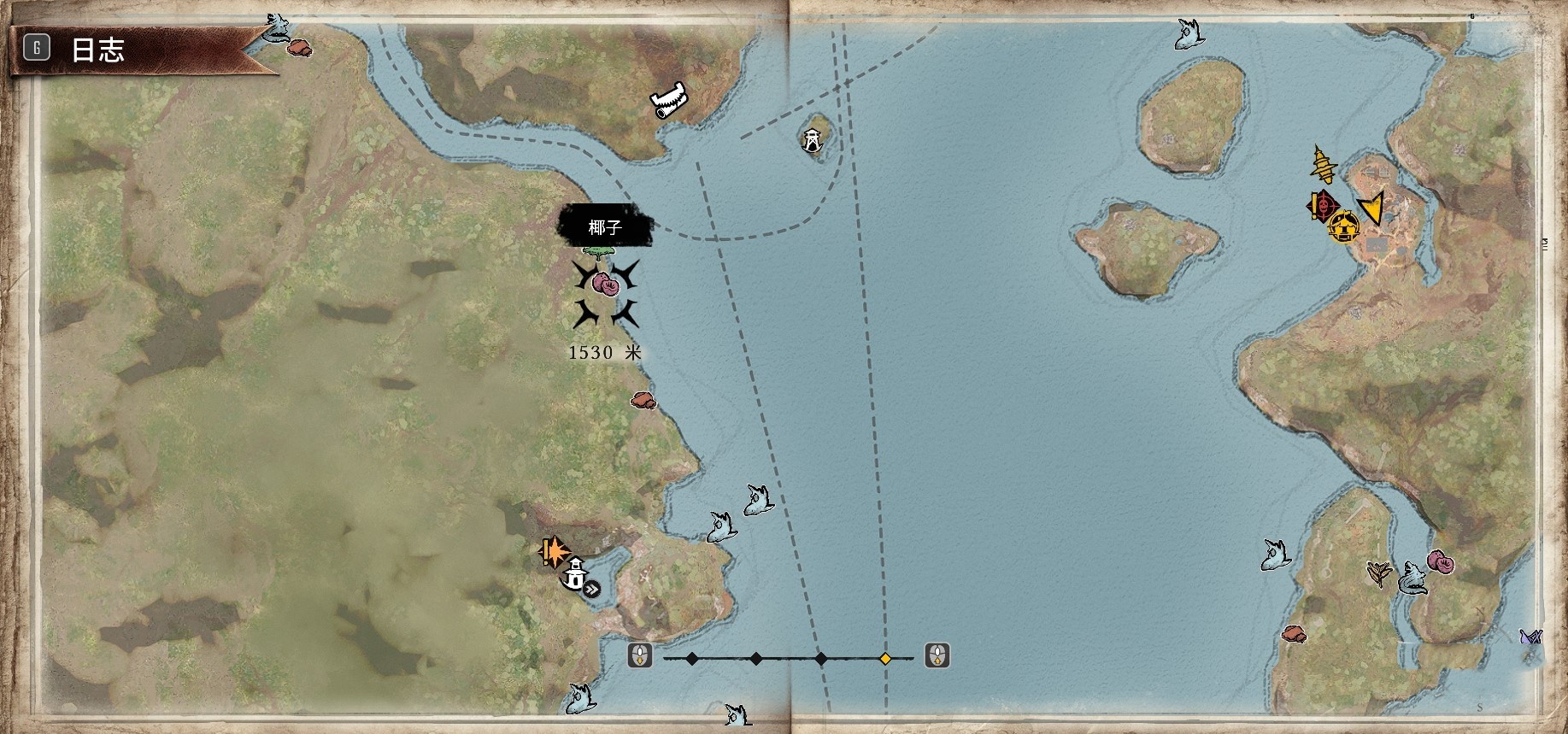Set map zoom to the yellow diamond level
The height and width of the screenshot is (734, 1568).
(885, 658)
